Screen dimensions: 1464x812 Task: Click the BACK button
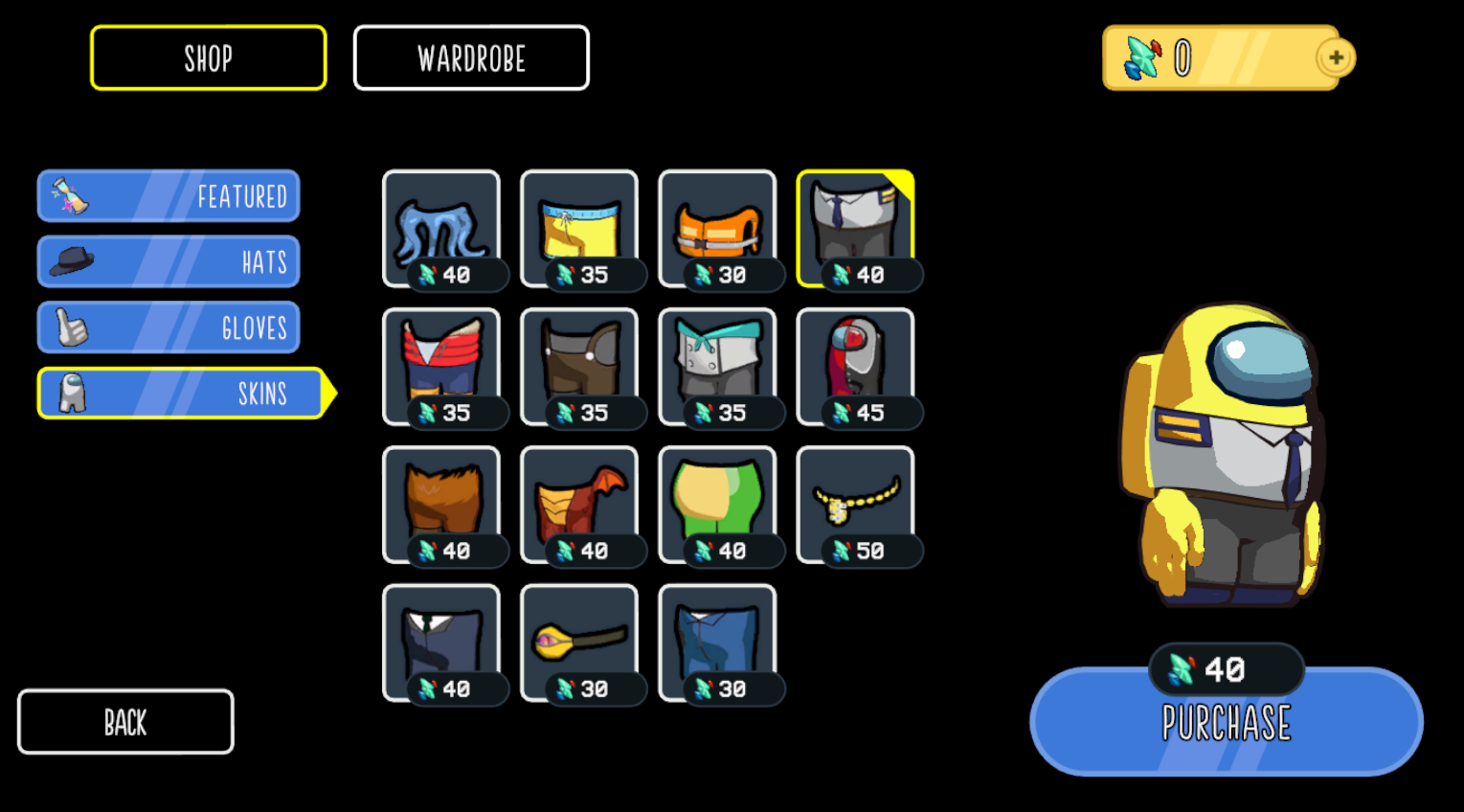tap(124, 721)
